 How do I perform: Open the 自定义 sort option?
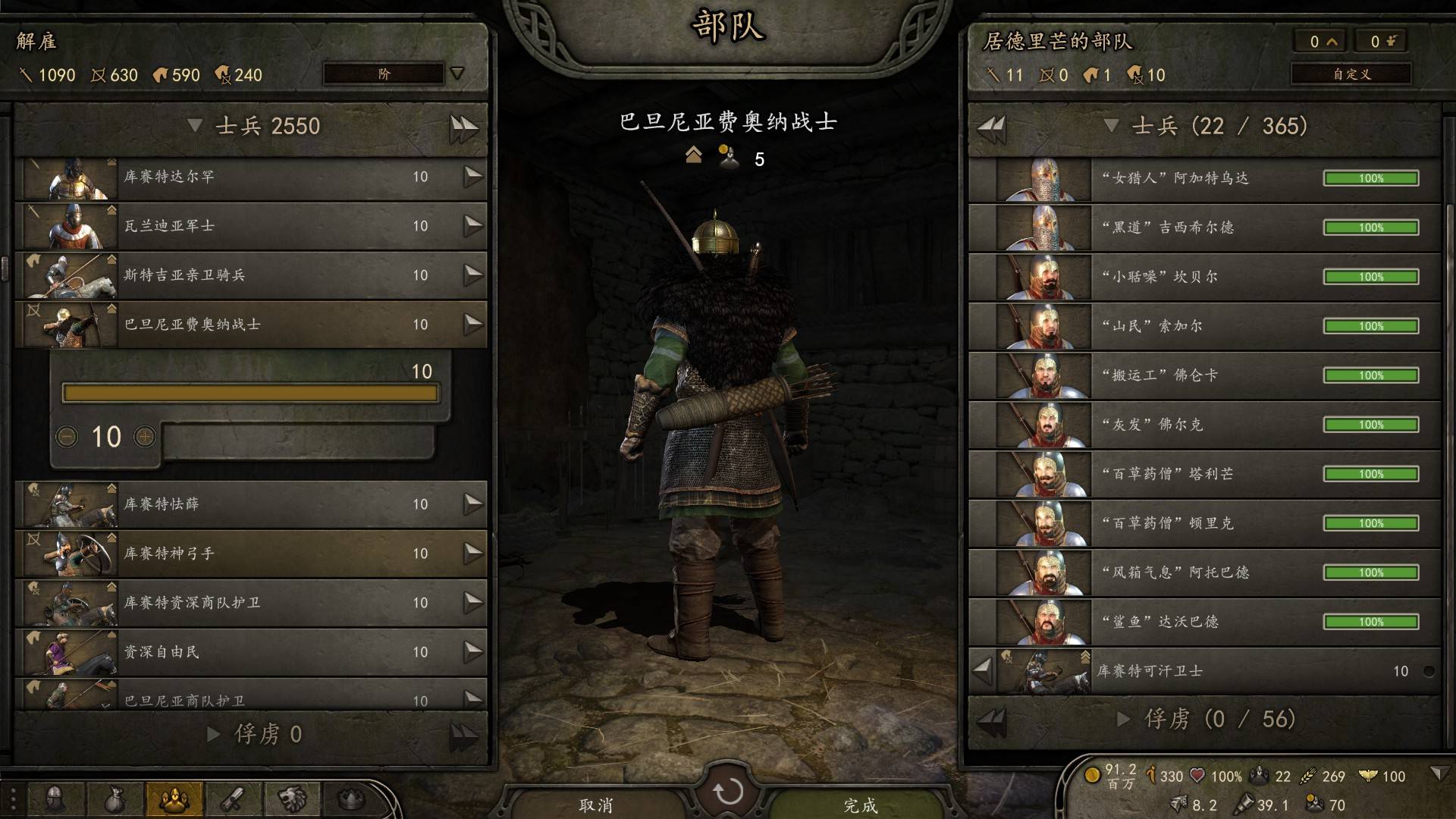1351,74
